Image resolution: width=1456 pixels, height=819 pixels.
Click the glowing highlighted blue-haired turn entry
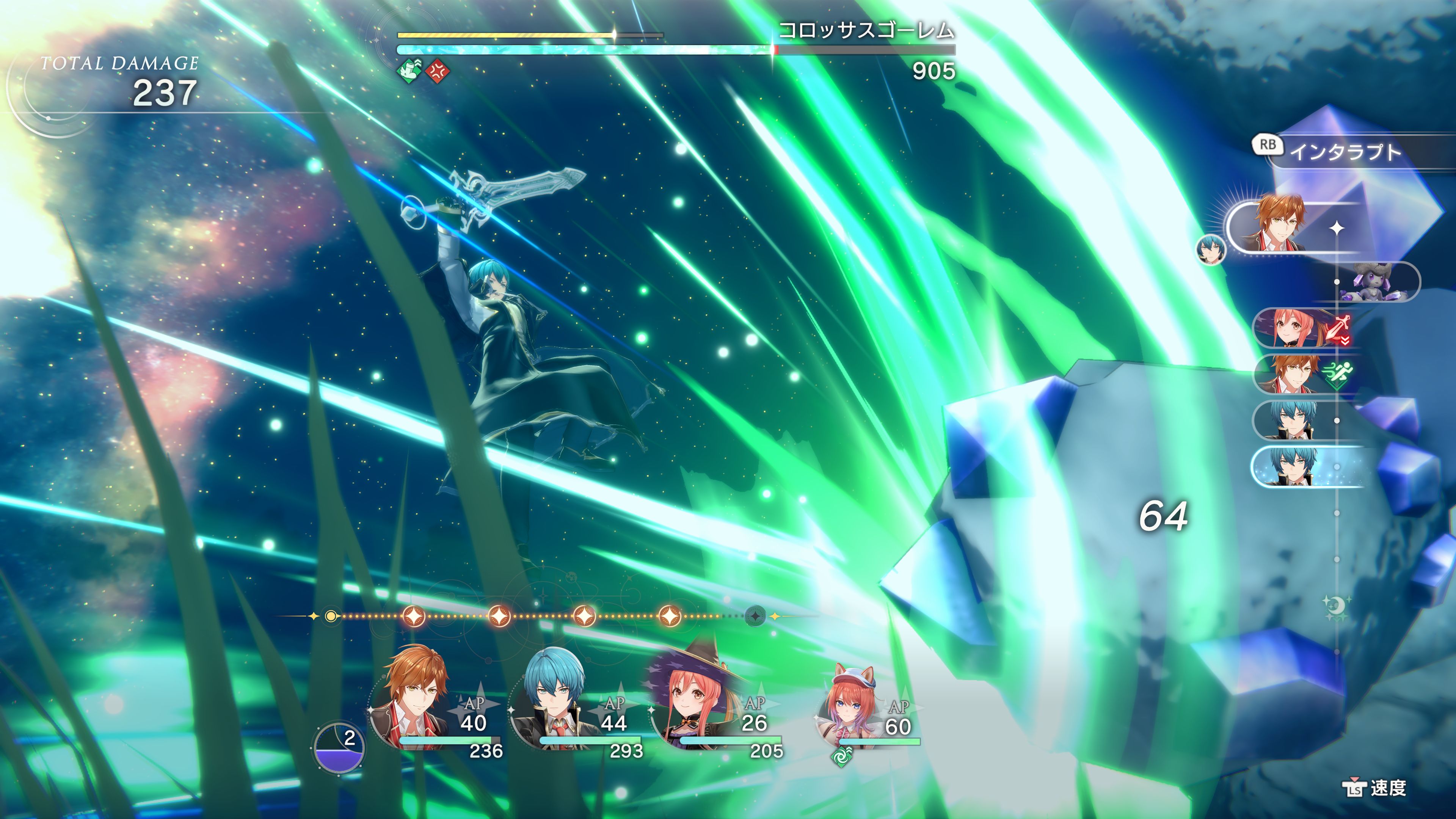pyautogui.click(x=1300, y=467)
